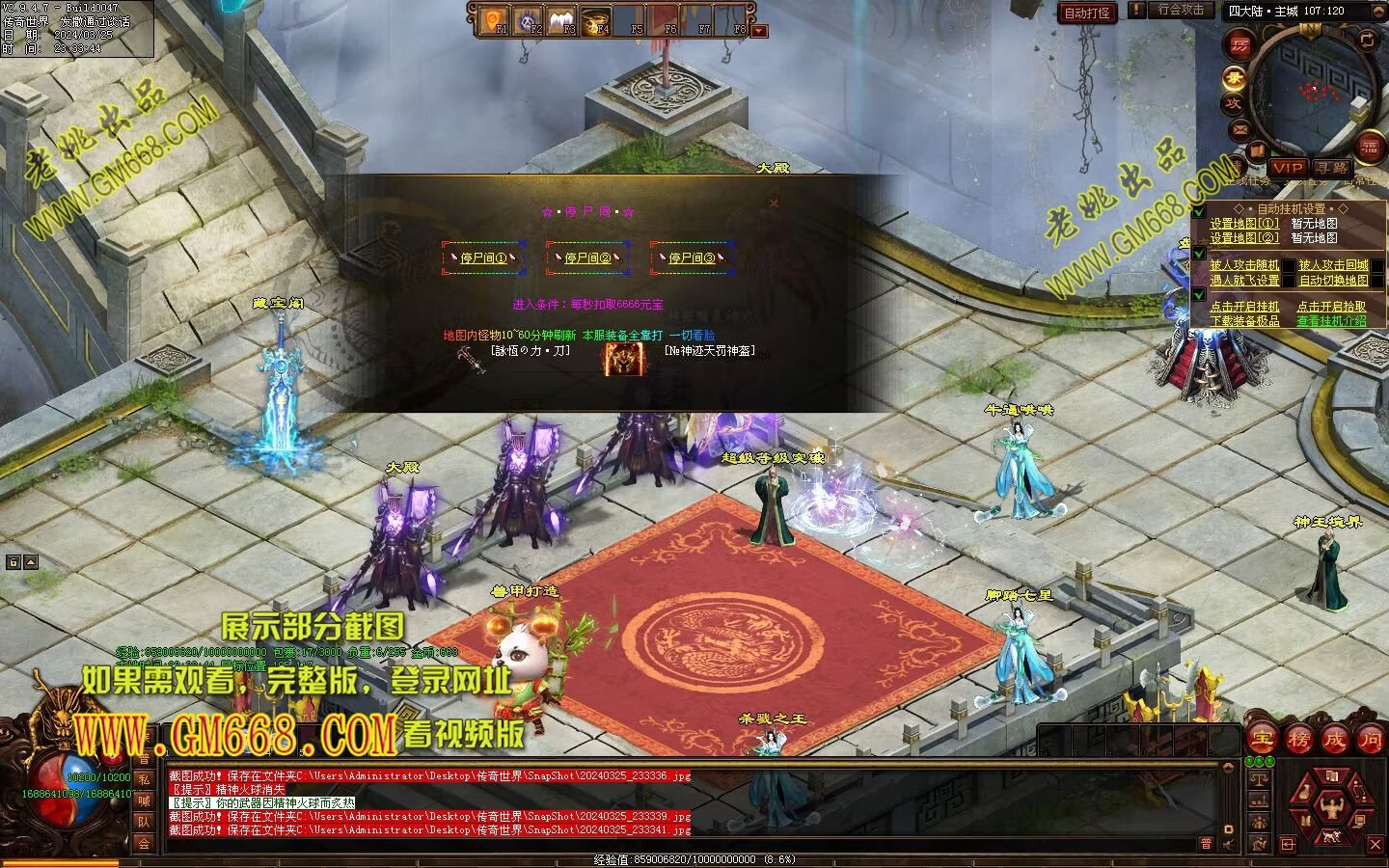Close the 停尸间 dialog window
Image resolution: width=1389 pixels, height=868 pixels.
(773, 203)
